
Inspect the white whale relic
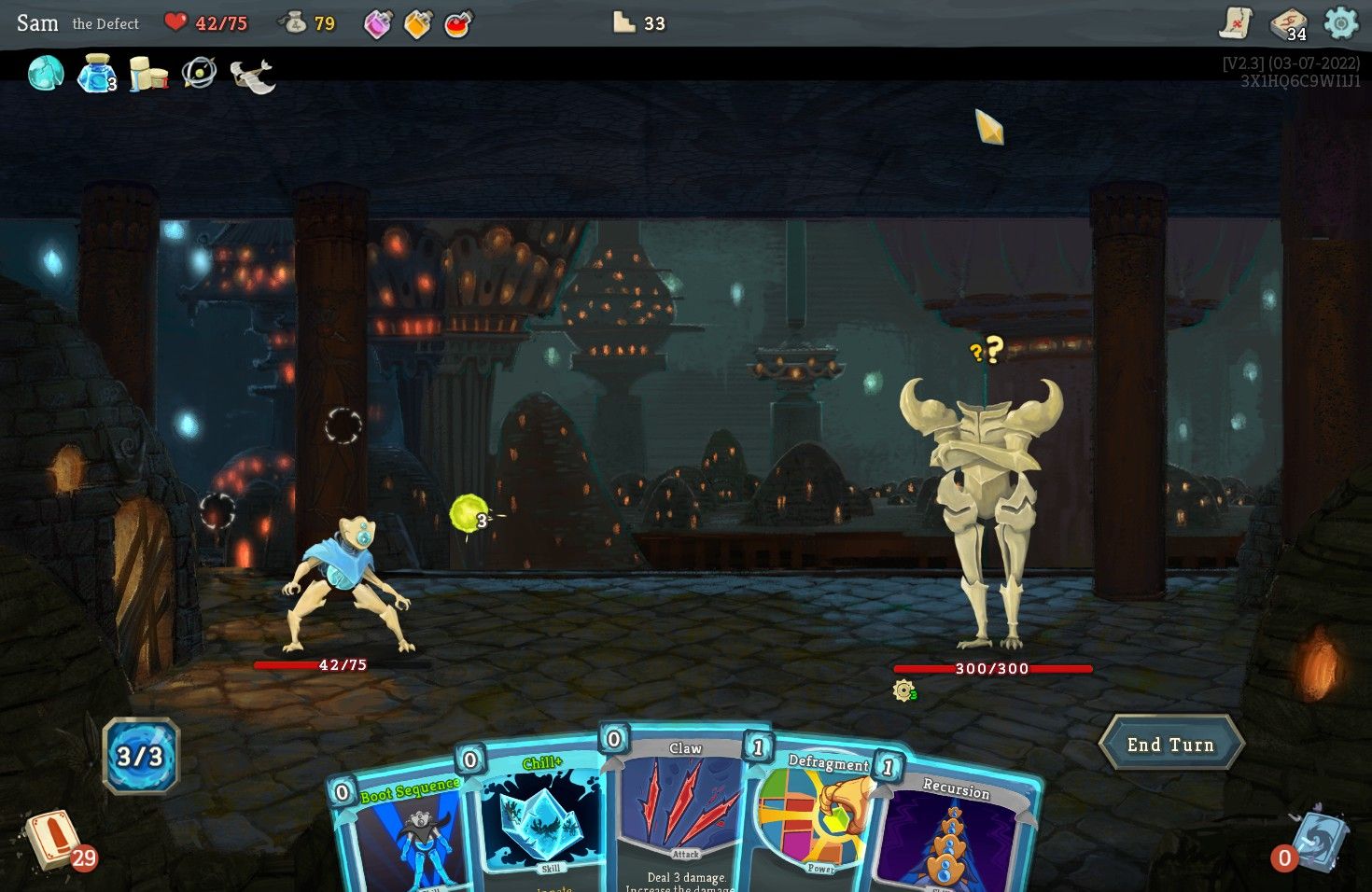click(252, 75)
